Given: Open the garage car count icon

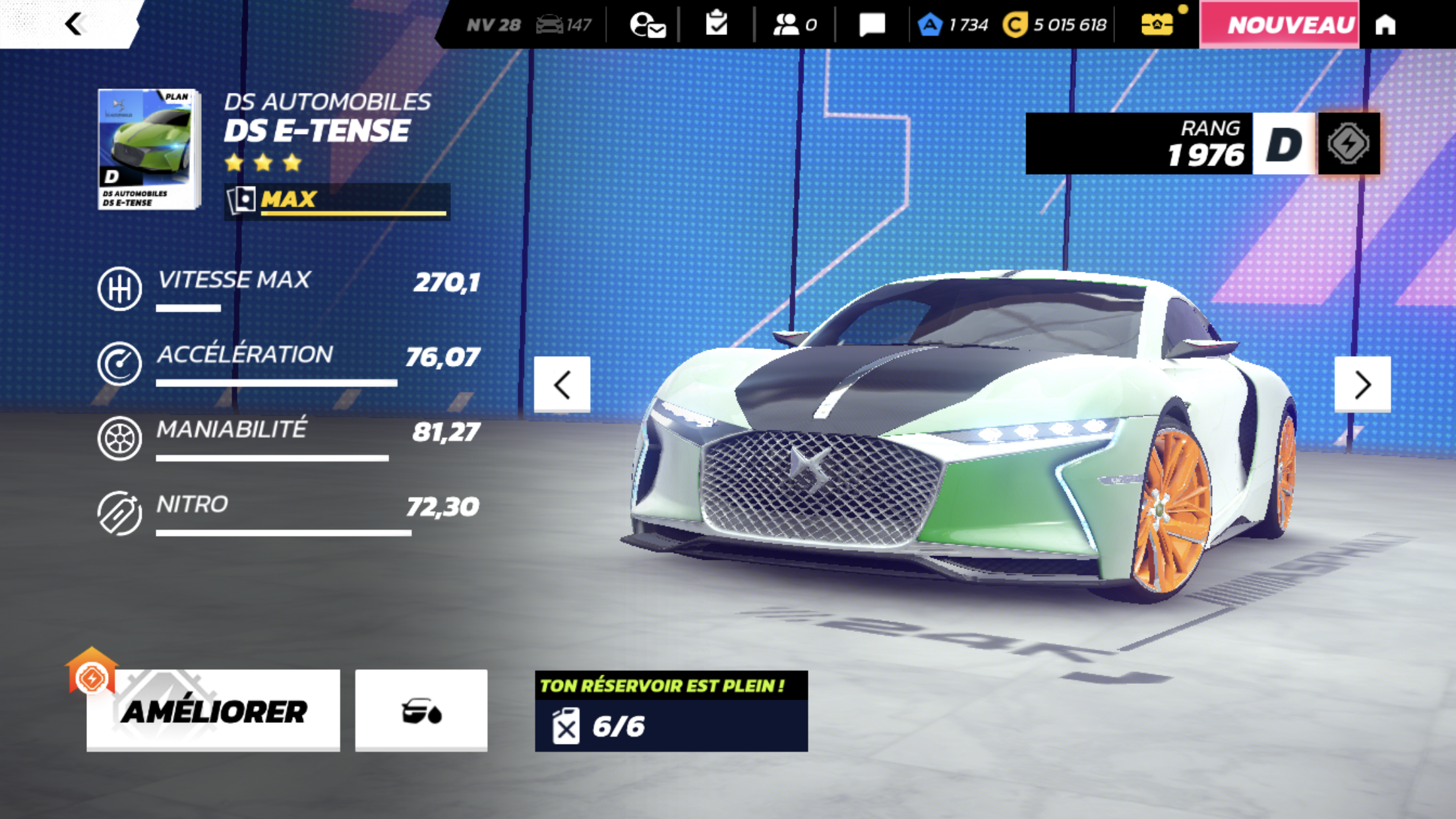Looking at the screenshot, I should [x=563, y=25].
